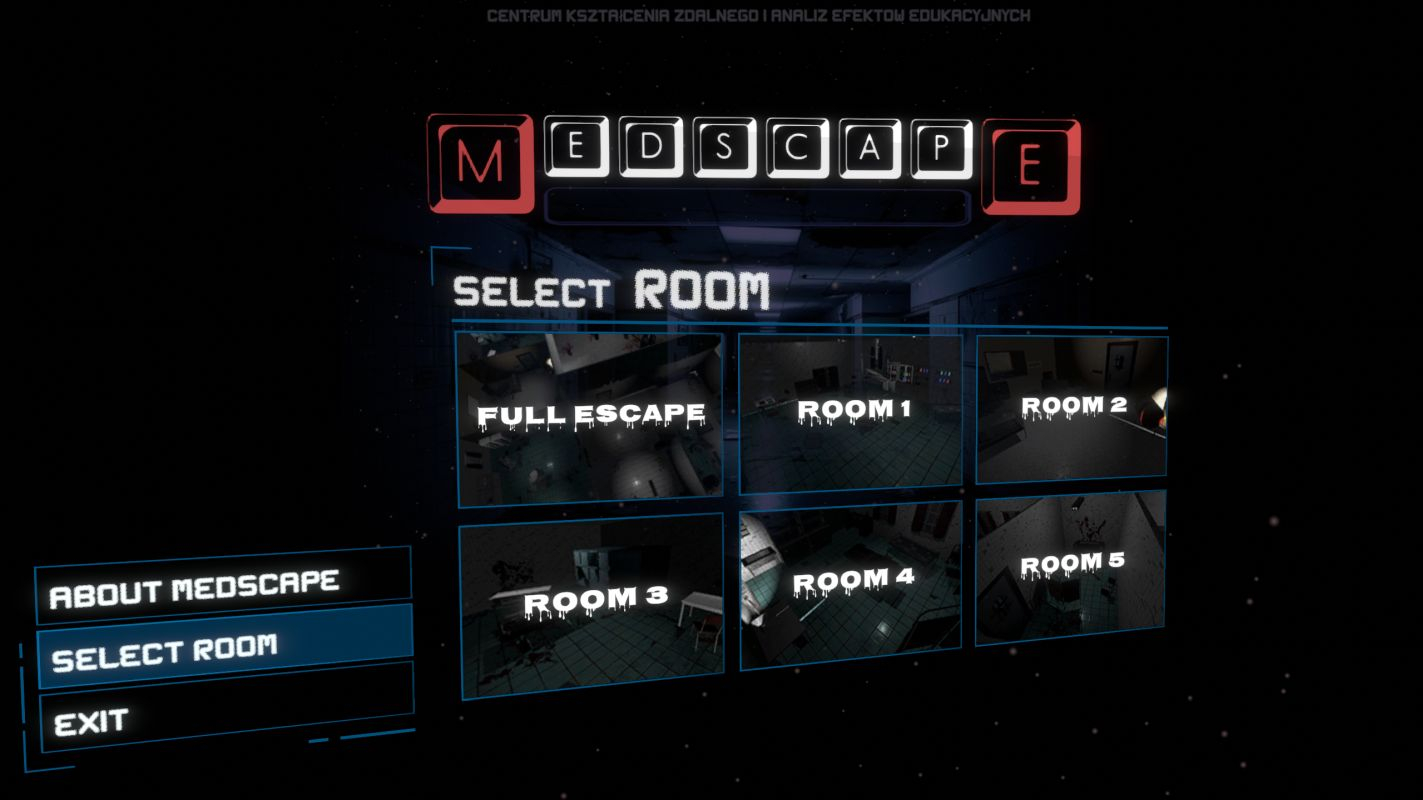Launch the Room 3 level tile

pyautogui.click(x=593, y=605)
